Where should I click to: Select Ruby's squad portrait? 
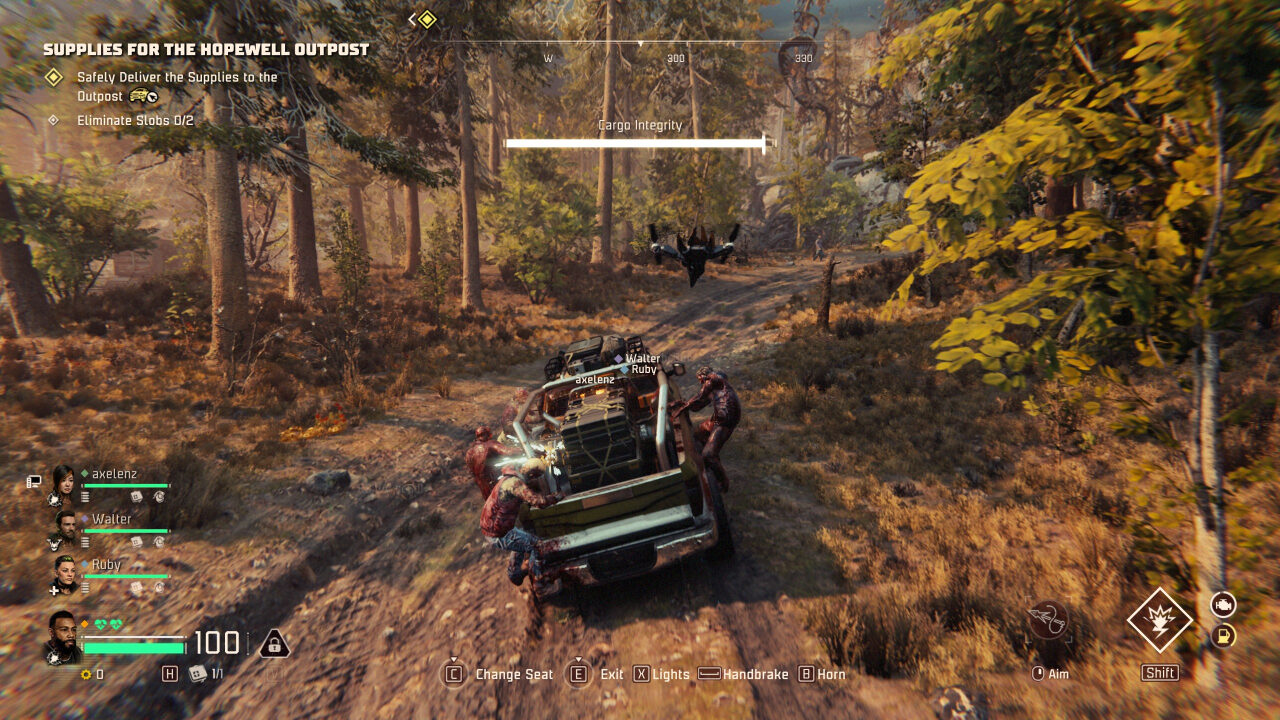click(65, 569)
